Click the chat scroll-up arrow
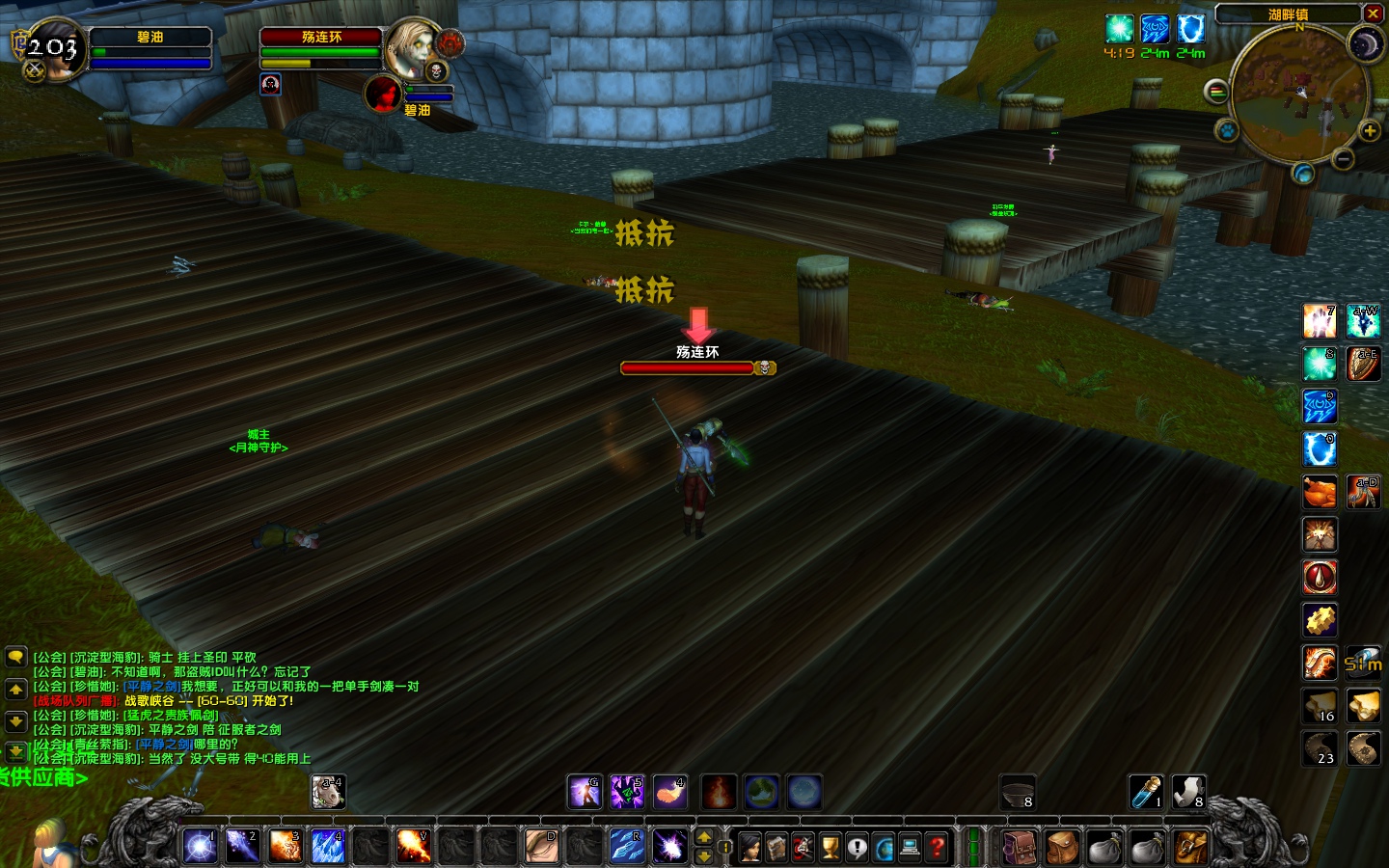 [15, 689]
